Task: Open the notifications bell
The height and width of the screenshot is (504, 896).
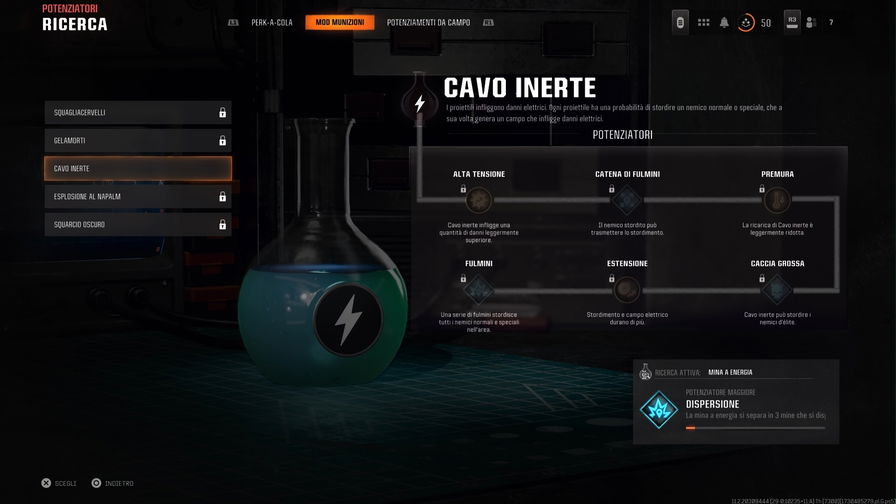Action: (724, 22)
